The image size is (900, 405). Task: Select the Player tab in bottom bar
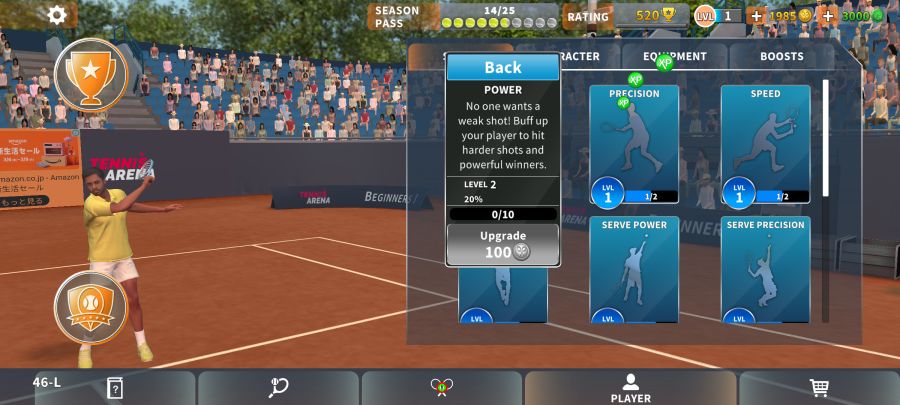click(630, 388)
